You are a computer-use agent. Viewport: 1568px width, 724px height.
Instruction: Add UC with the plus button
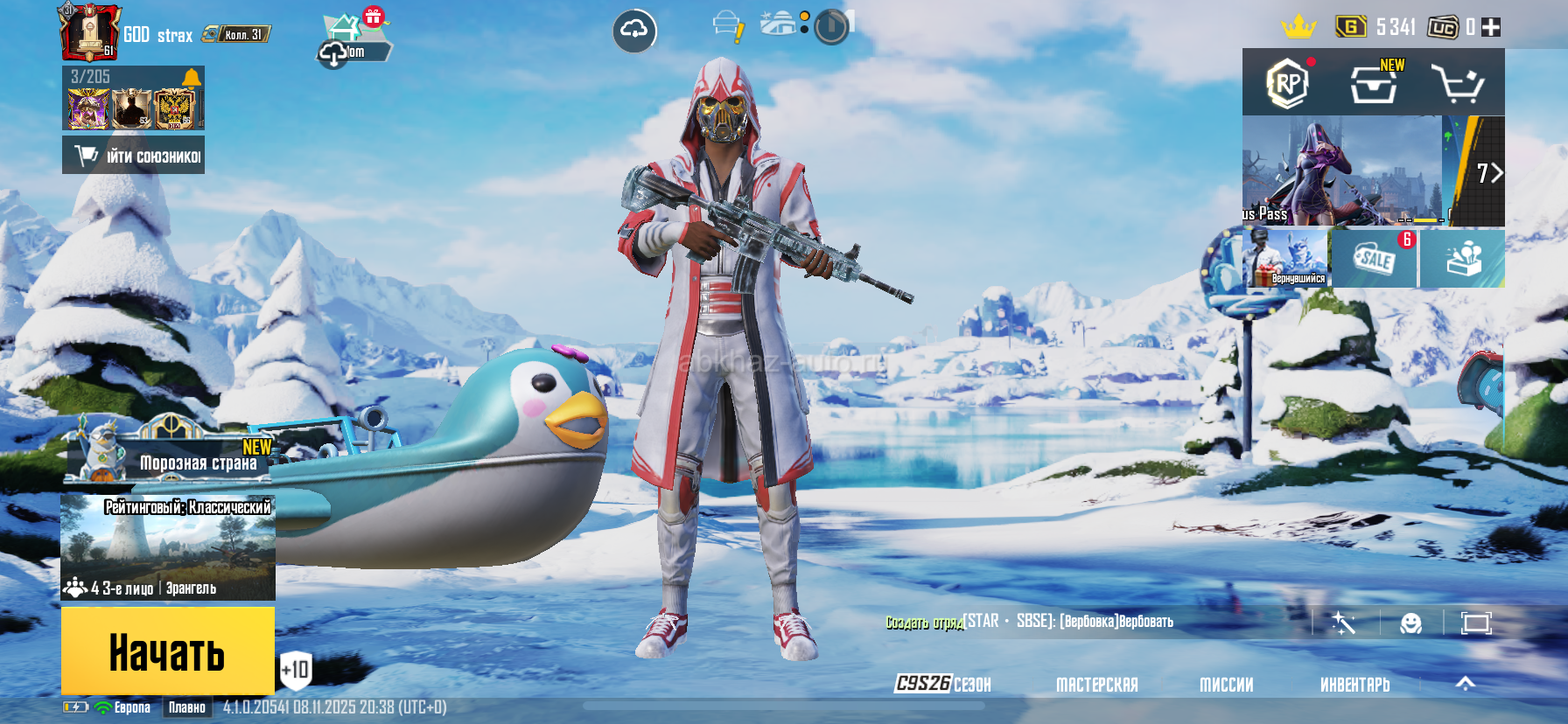(1491, 28)
